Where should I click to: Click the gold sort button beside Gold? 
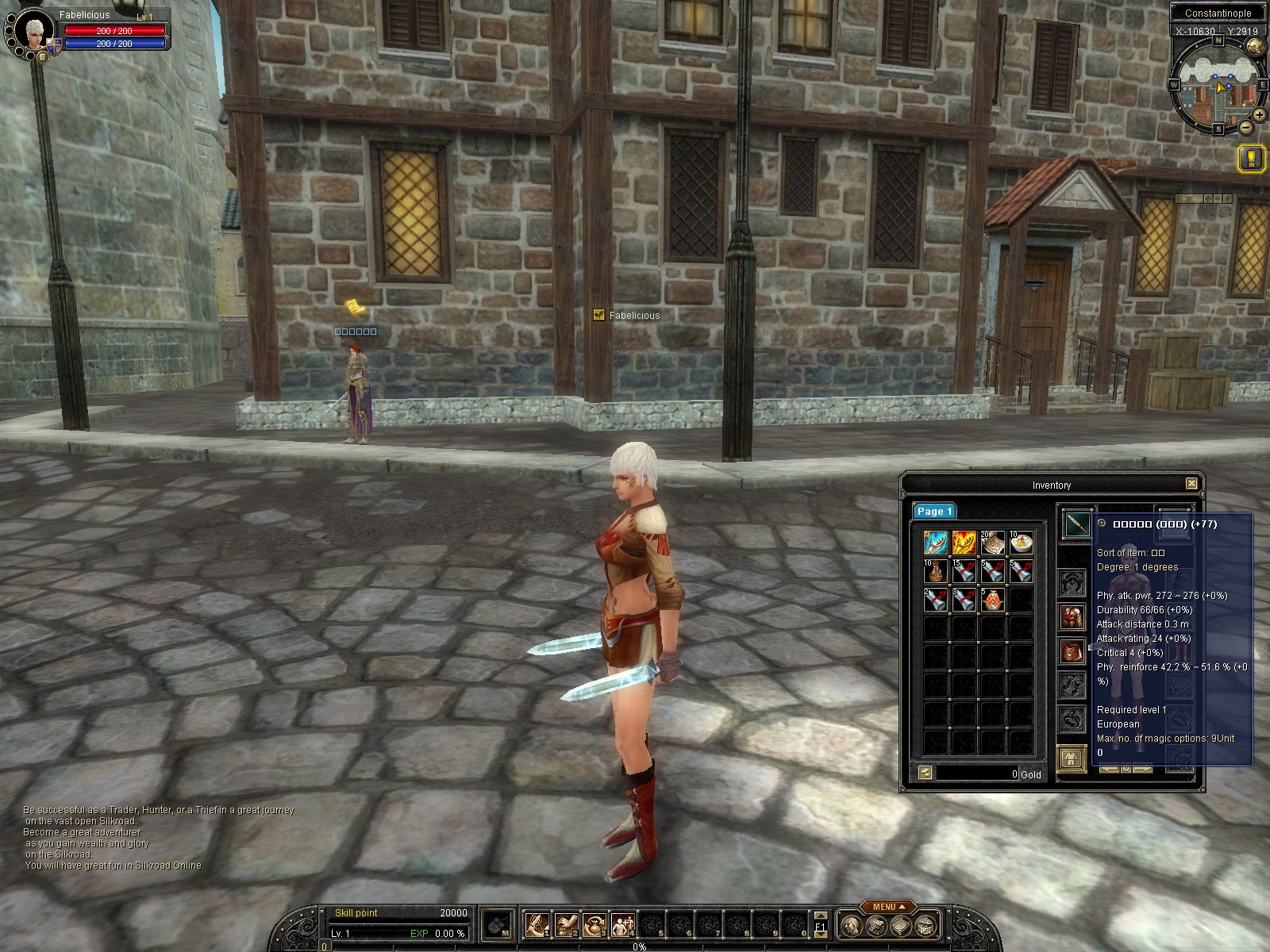925,773
